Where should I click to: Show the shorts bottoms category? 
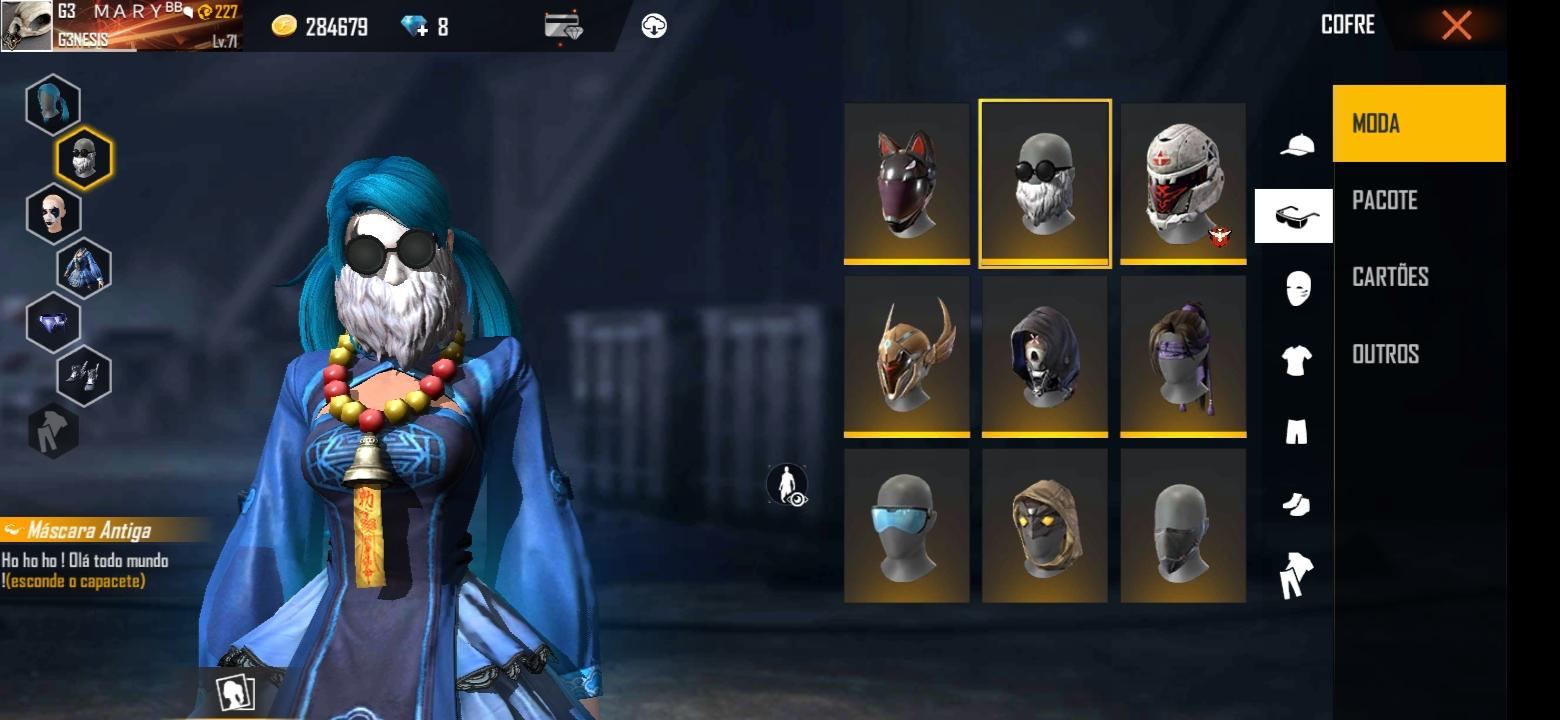click(1296, 432)
